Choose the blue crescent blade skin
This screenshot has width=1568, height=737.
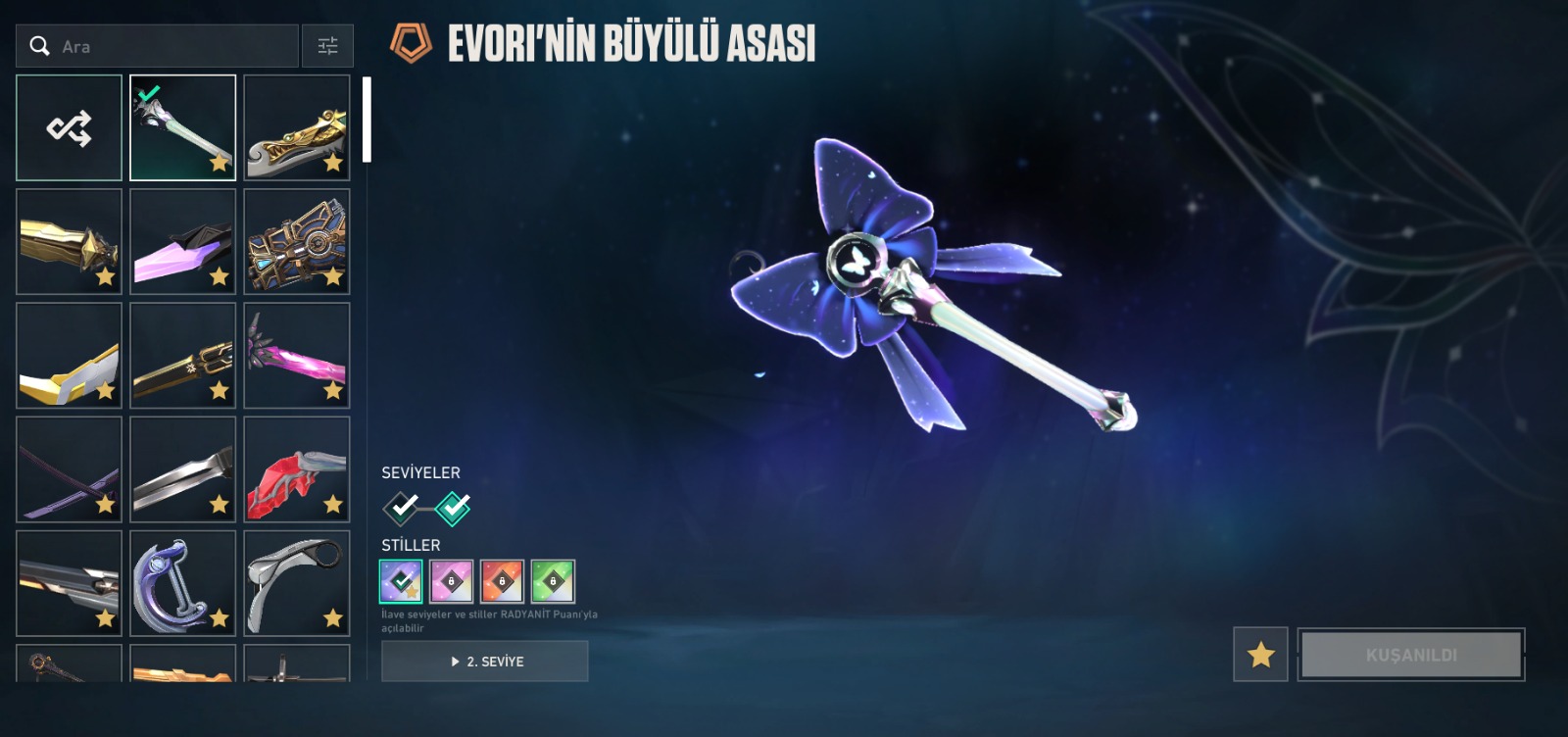click(x=183, y=583)
